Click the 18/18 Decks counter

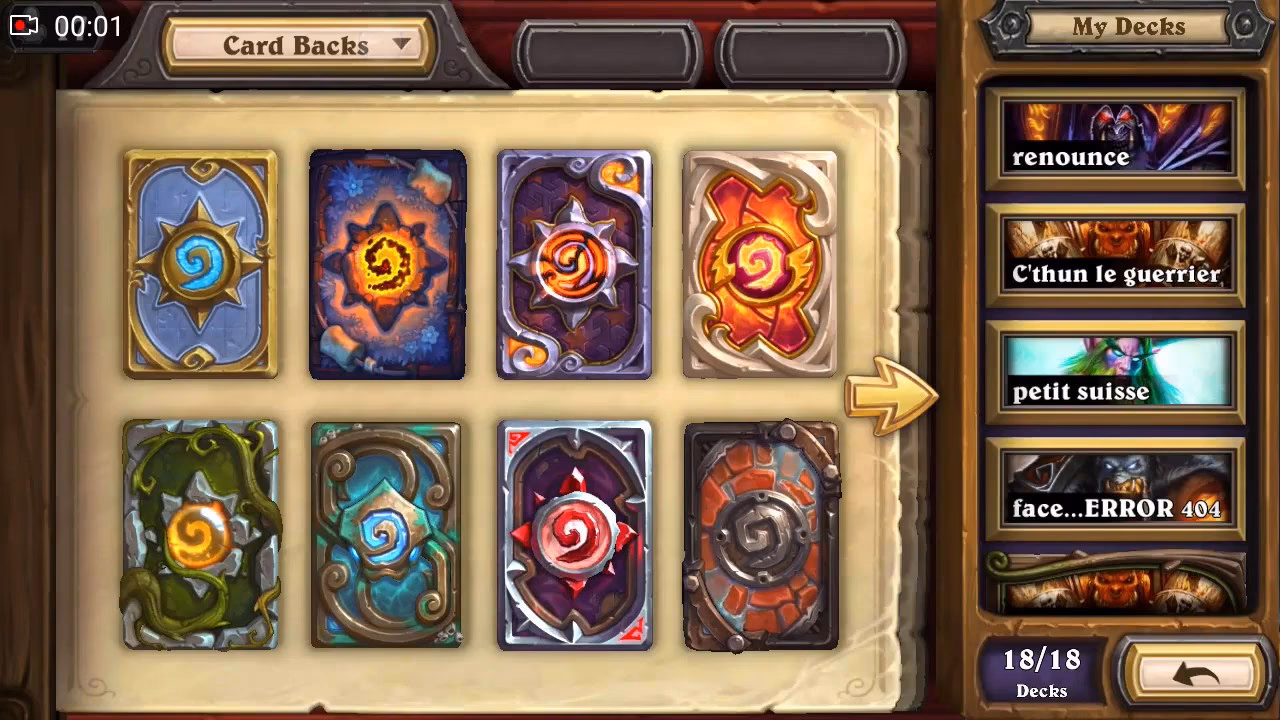1040,672
